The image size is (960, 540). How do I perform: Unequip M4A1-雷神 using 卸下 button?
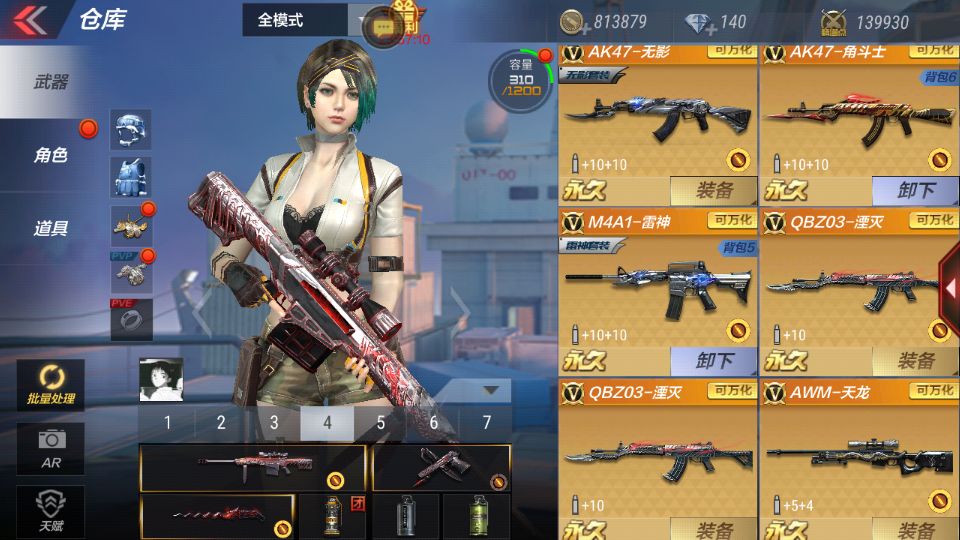click(713, 360)
